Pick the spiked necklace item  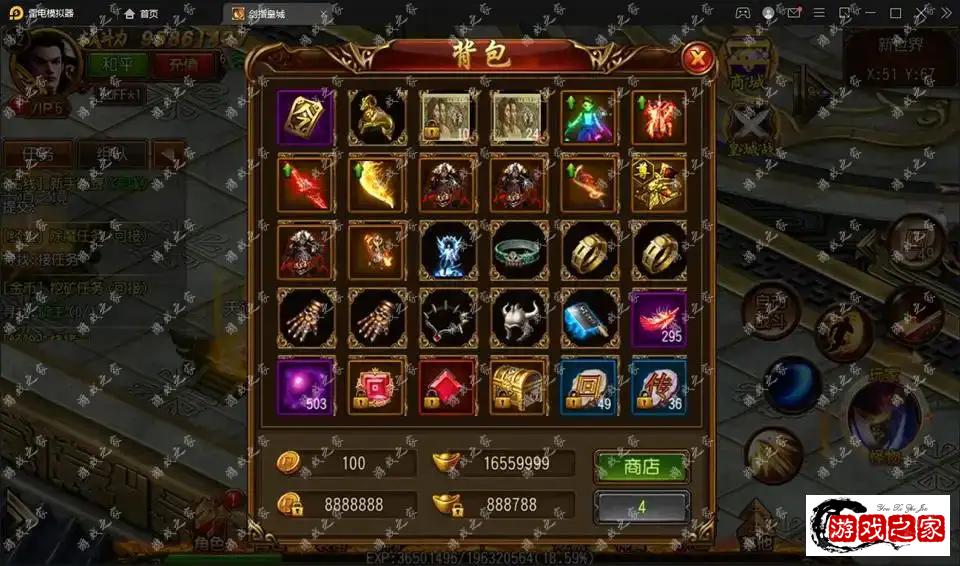click(x=447, y=318)
